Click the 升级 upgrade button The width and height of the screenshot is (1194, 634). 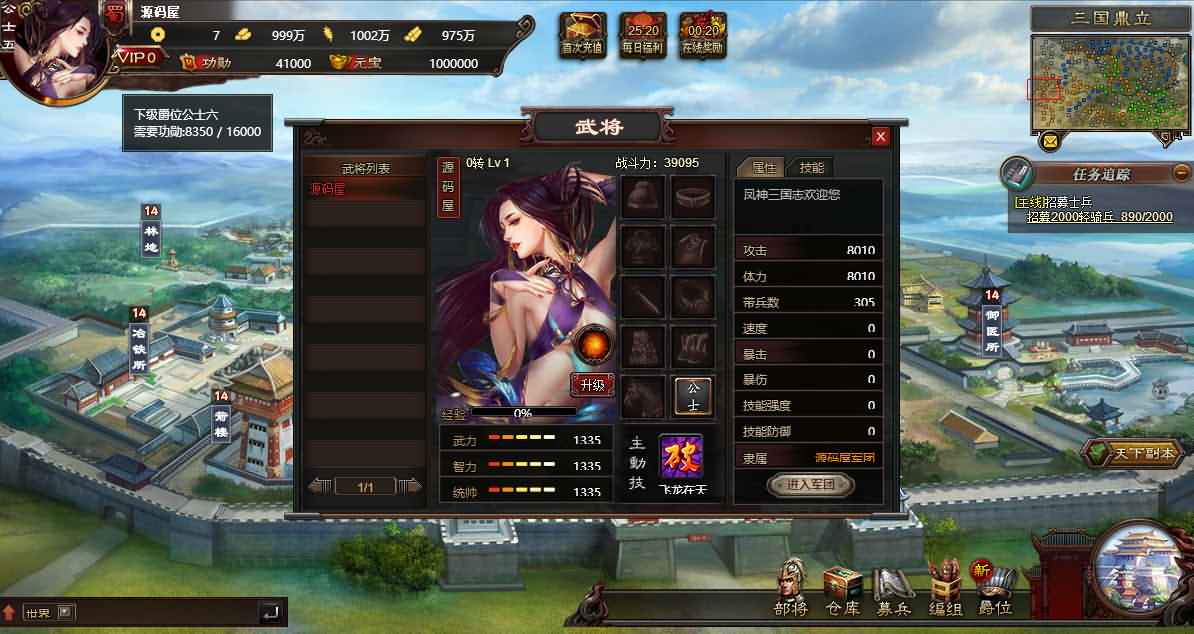592,385
